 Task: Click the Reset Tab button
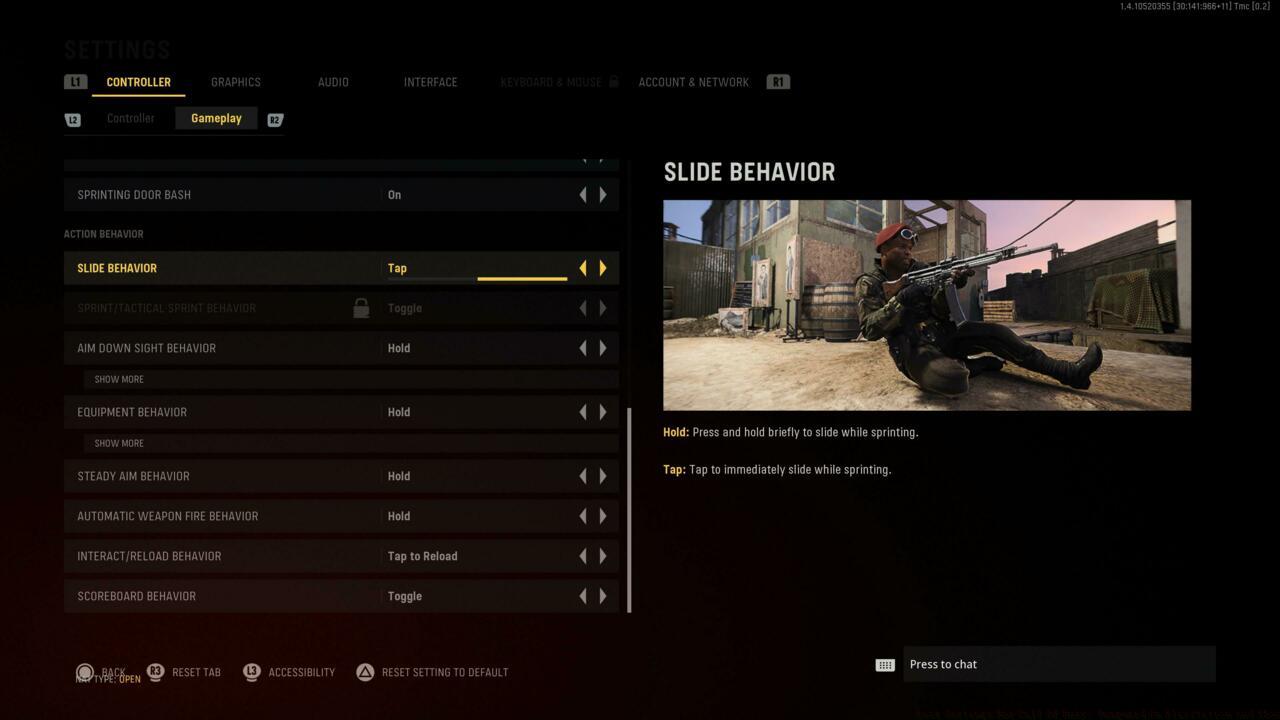pyautogui.click(x=194, y=672)
